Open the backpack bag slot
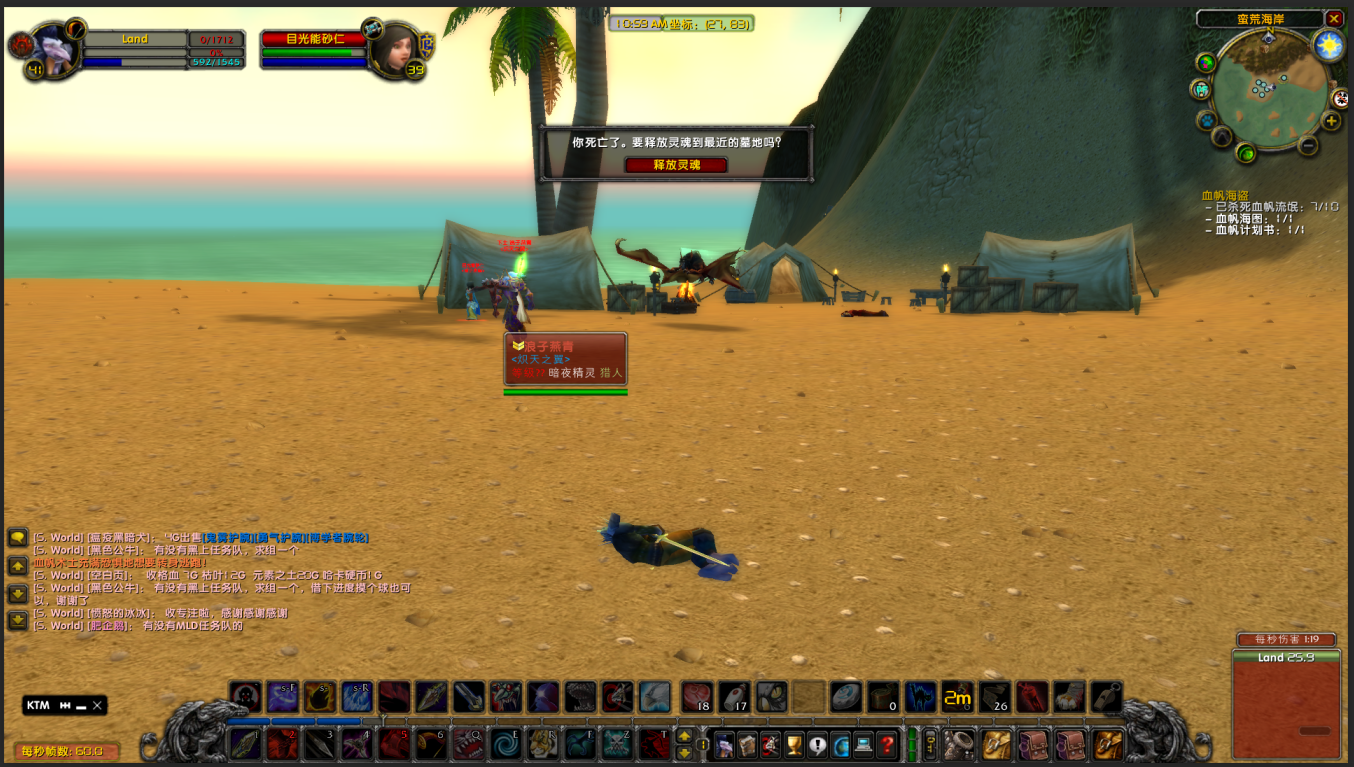Image resolution: width=1354 pixels, height=767 pixels. click(x=1108, y=744)
